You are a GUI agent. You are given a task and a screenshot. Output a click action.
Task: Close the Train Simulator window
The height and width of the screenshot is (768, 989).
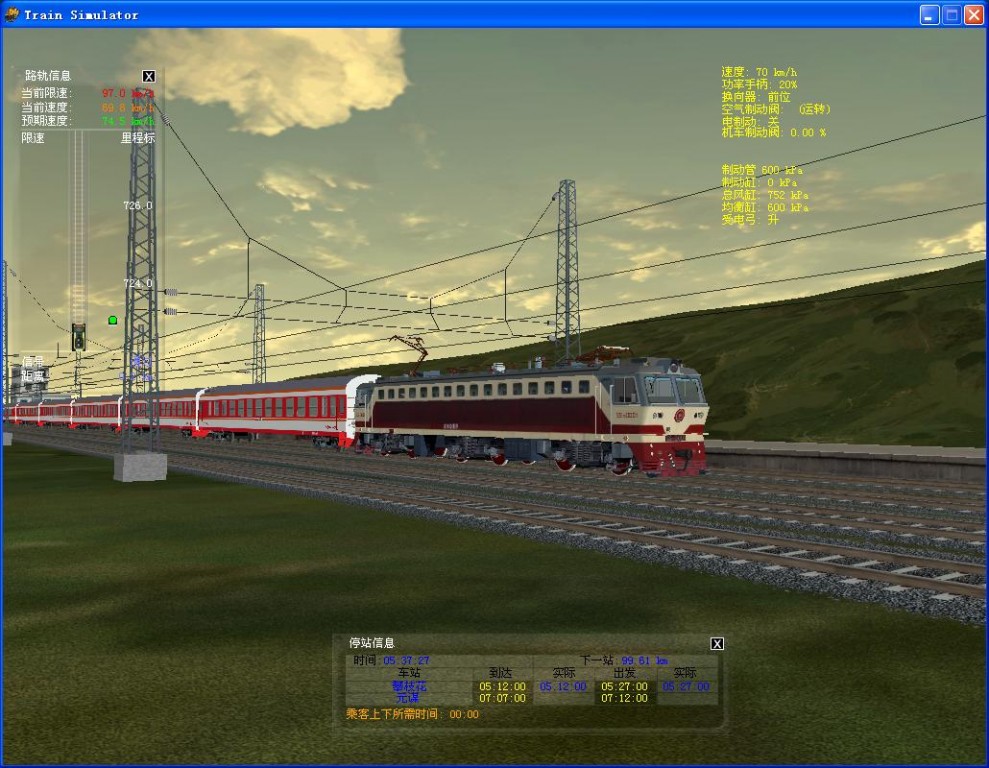click(x=974, y=14)
